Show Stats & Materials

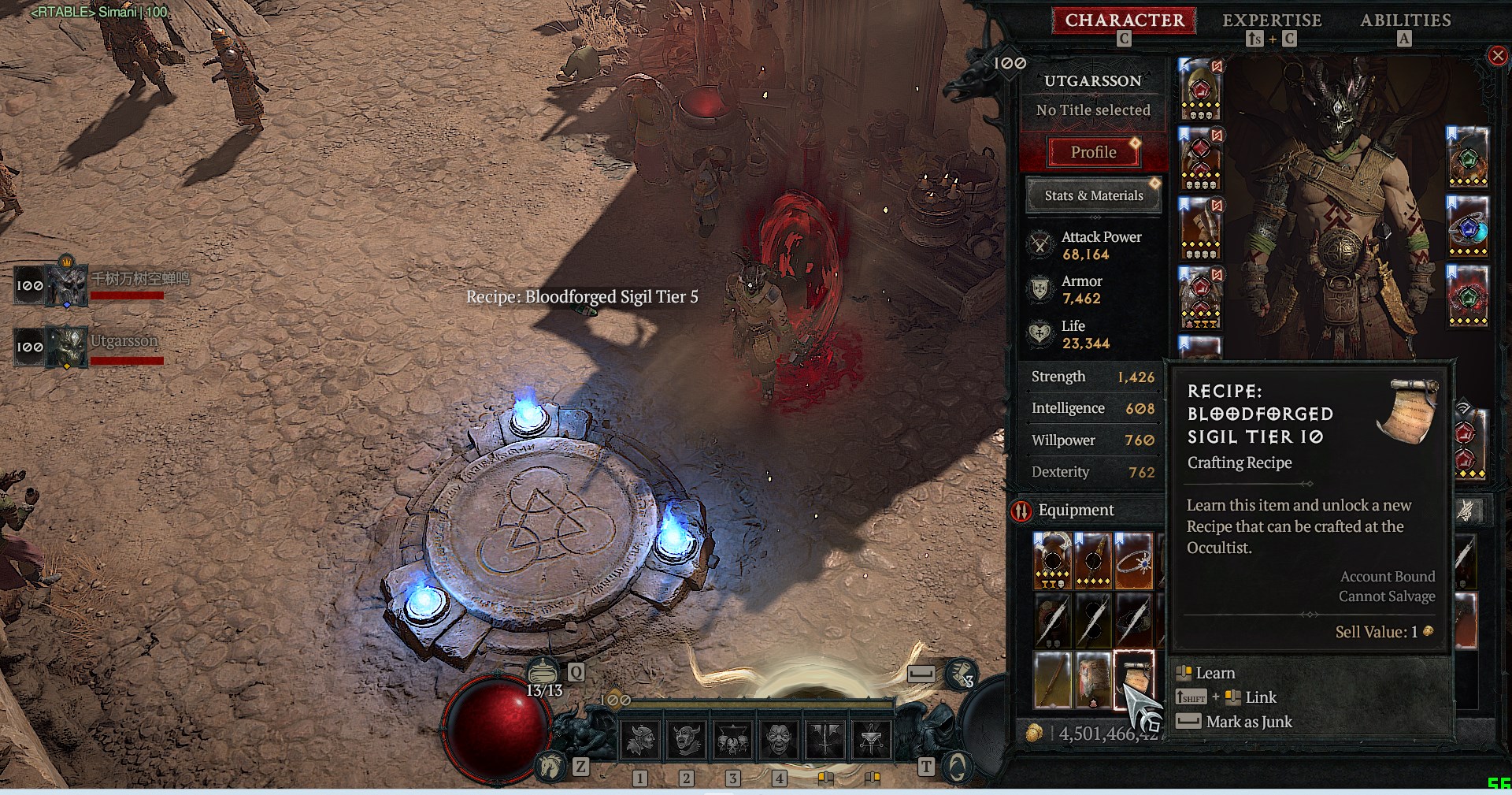[1093, 195]
